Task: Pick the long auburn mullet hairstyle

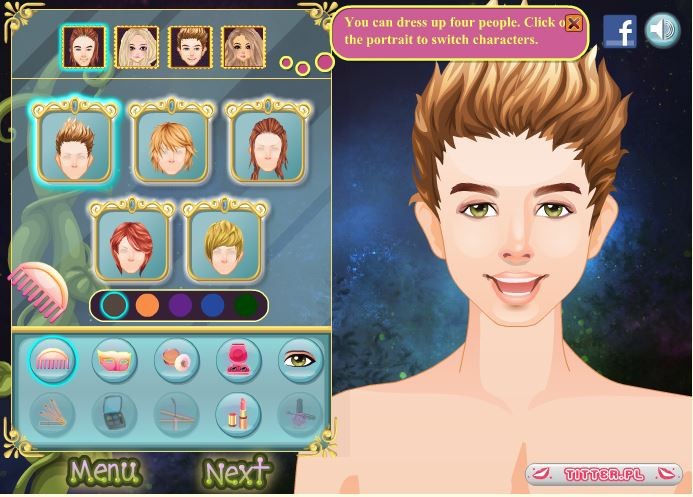Action: pos(265,145)
